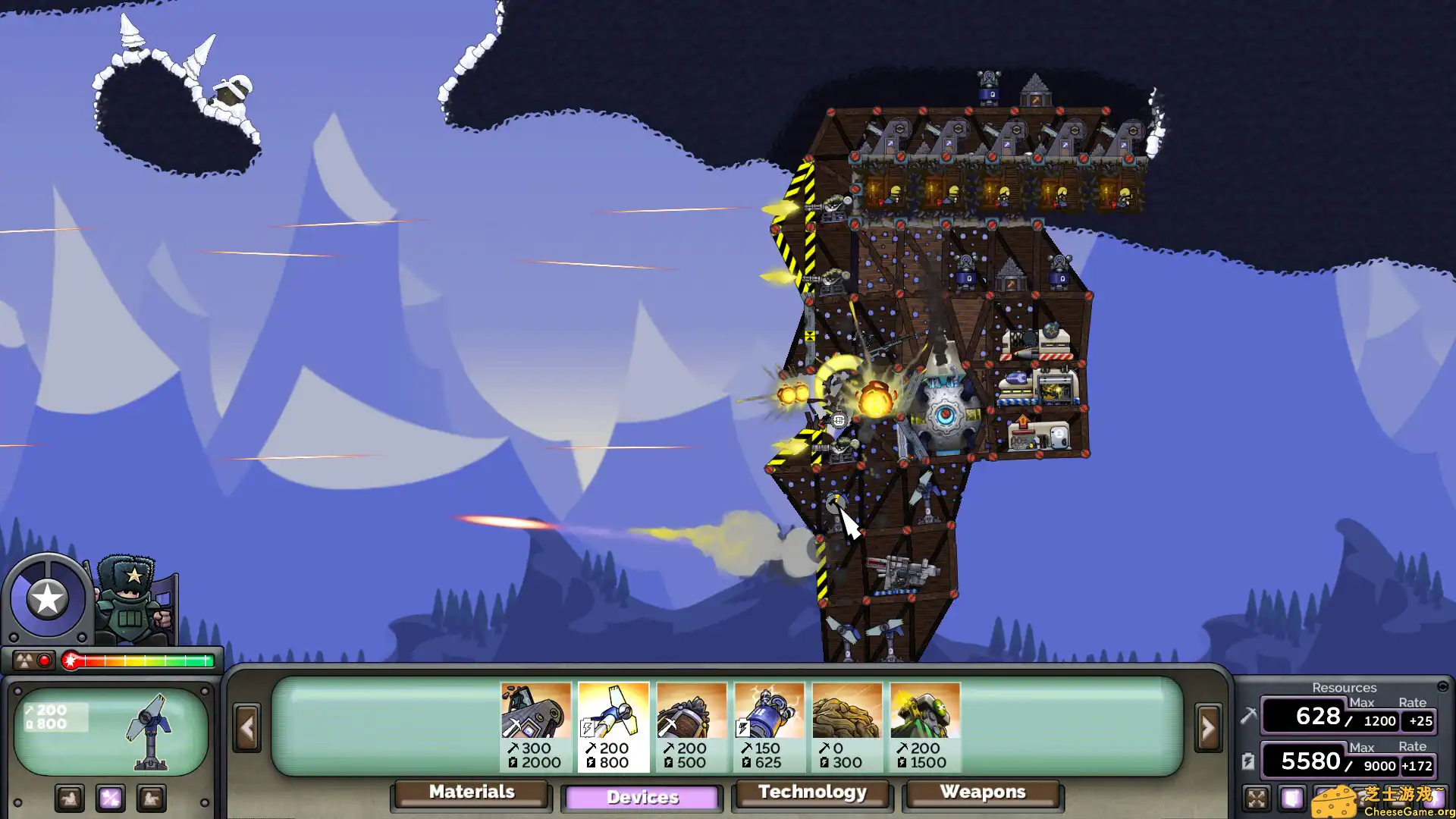Viewport: 1456px width, 819px height.
Task: Click the commander portrait star emblem
Action: (47, 596)
